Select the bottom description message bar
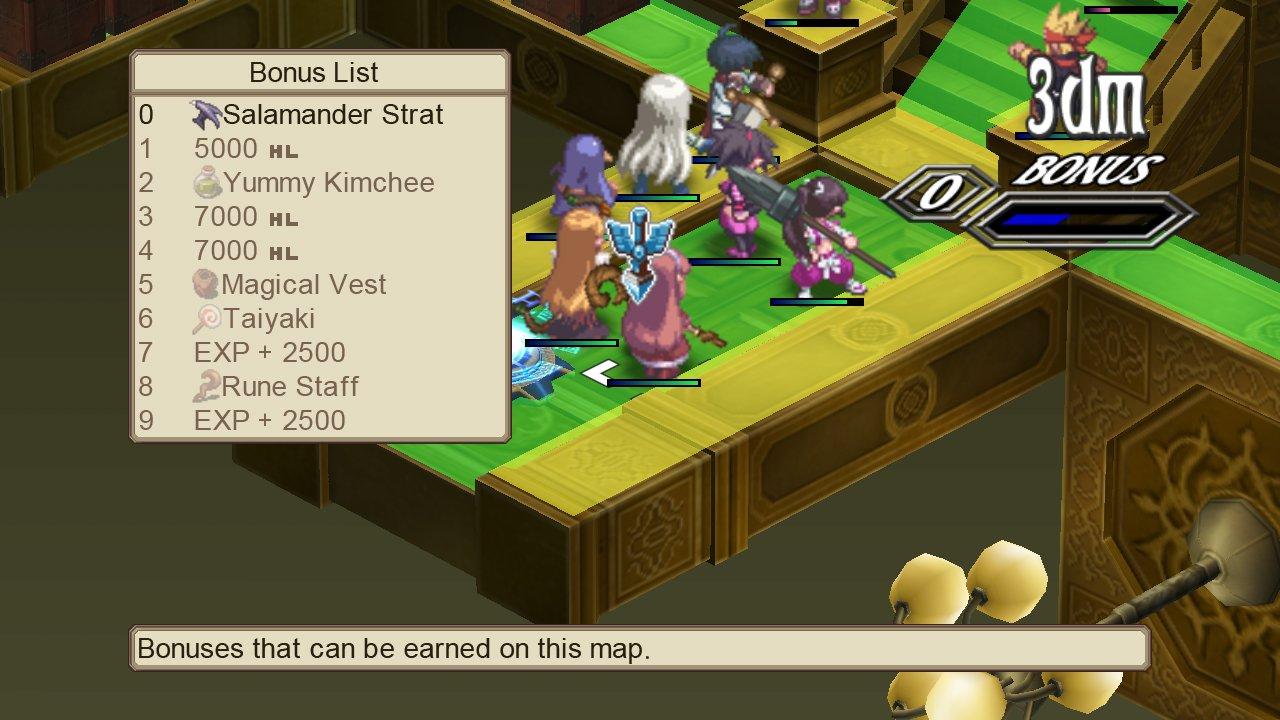Image resolution: width=1280 pixels, height=720 pixels. [640, 648]
